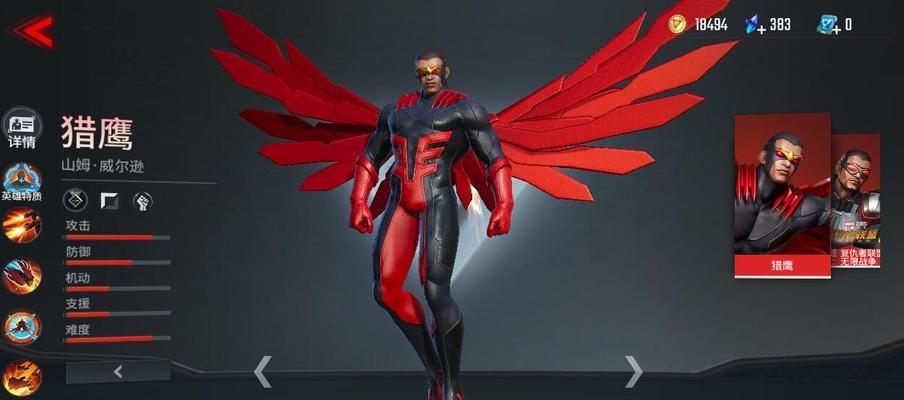Select the fiery bottom skill icon
The image size is (904, 400).
coord(21,377)
